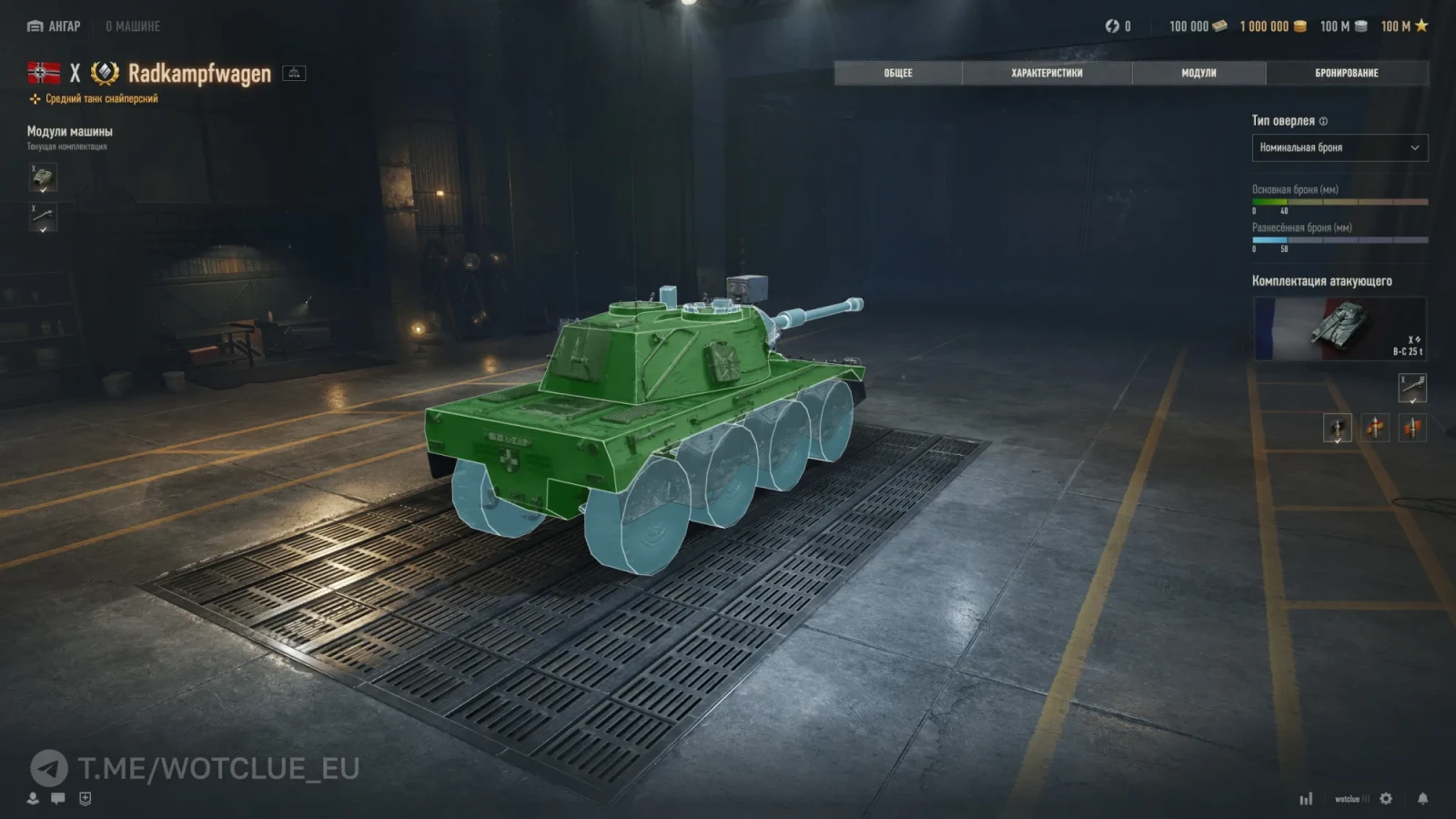1456x819 pixels.
Task: Open the AP shell icon with checkmark
Action: point(1338,426)
